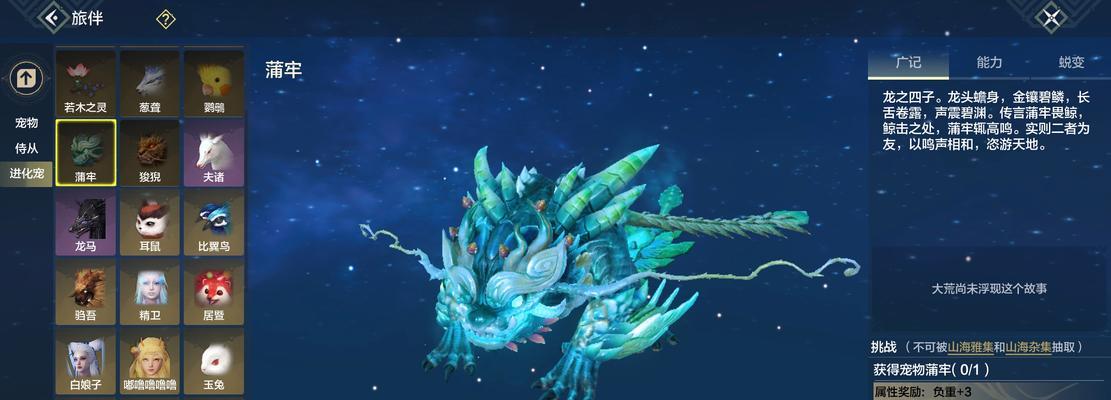Pick the yellow 鹦鹉 parrot tile
The image size is (1111, 400).
213,81
